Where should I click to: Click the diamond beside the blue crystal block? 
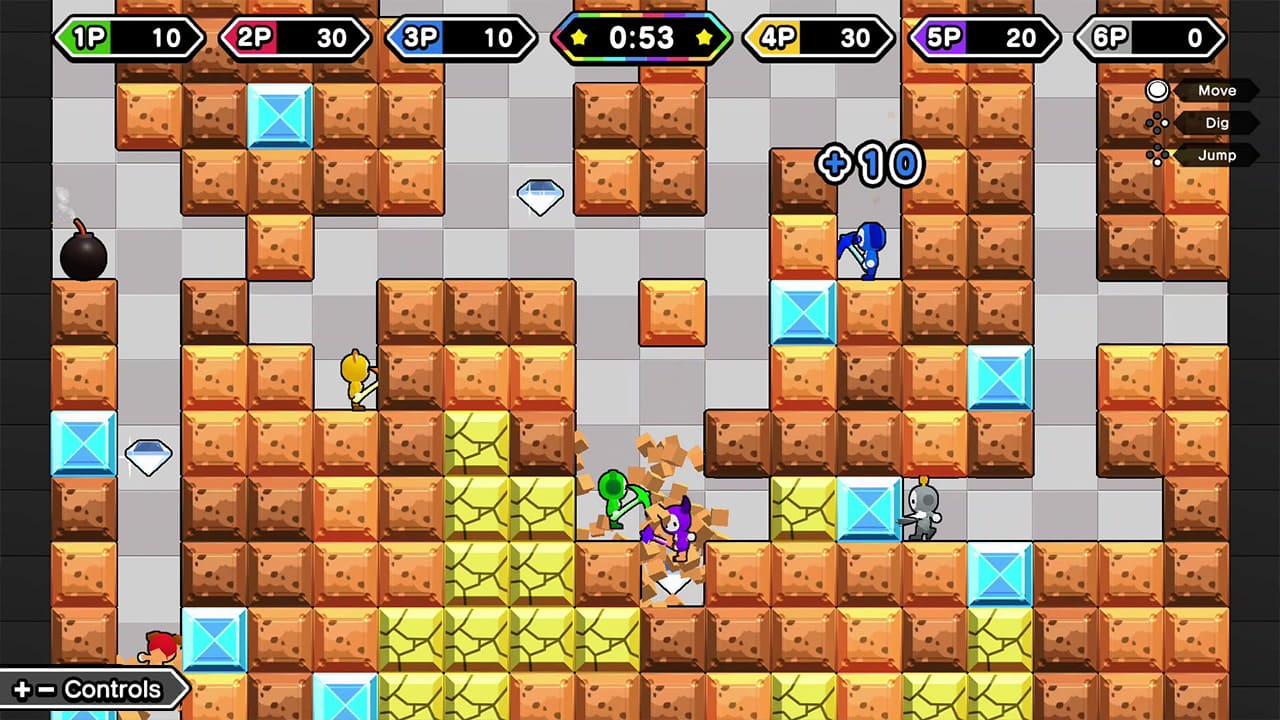148,457
